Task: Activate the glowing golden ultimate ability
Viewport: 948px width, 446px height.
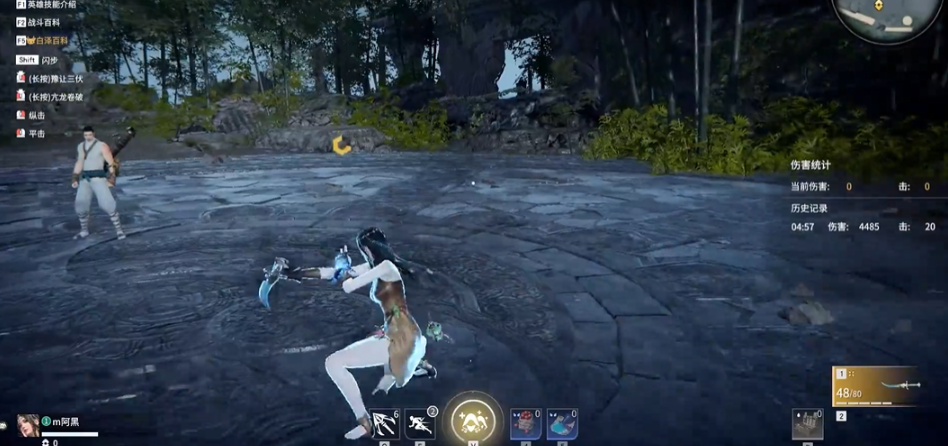Action: pos(473,419)
